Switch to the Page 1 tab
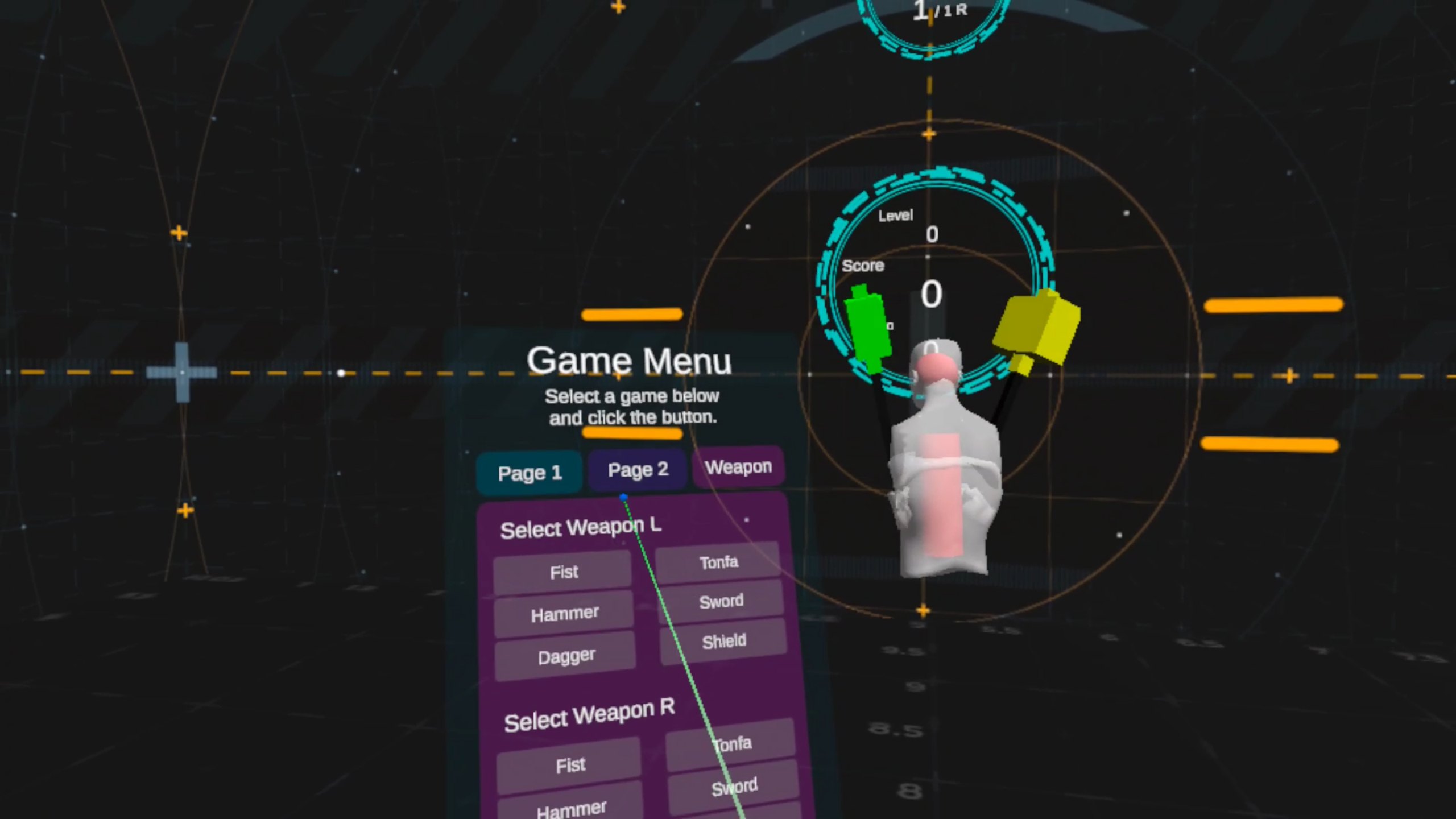 click(530, 473)
